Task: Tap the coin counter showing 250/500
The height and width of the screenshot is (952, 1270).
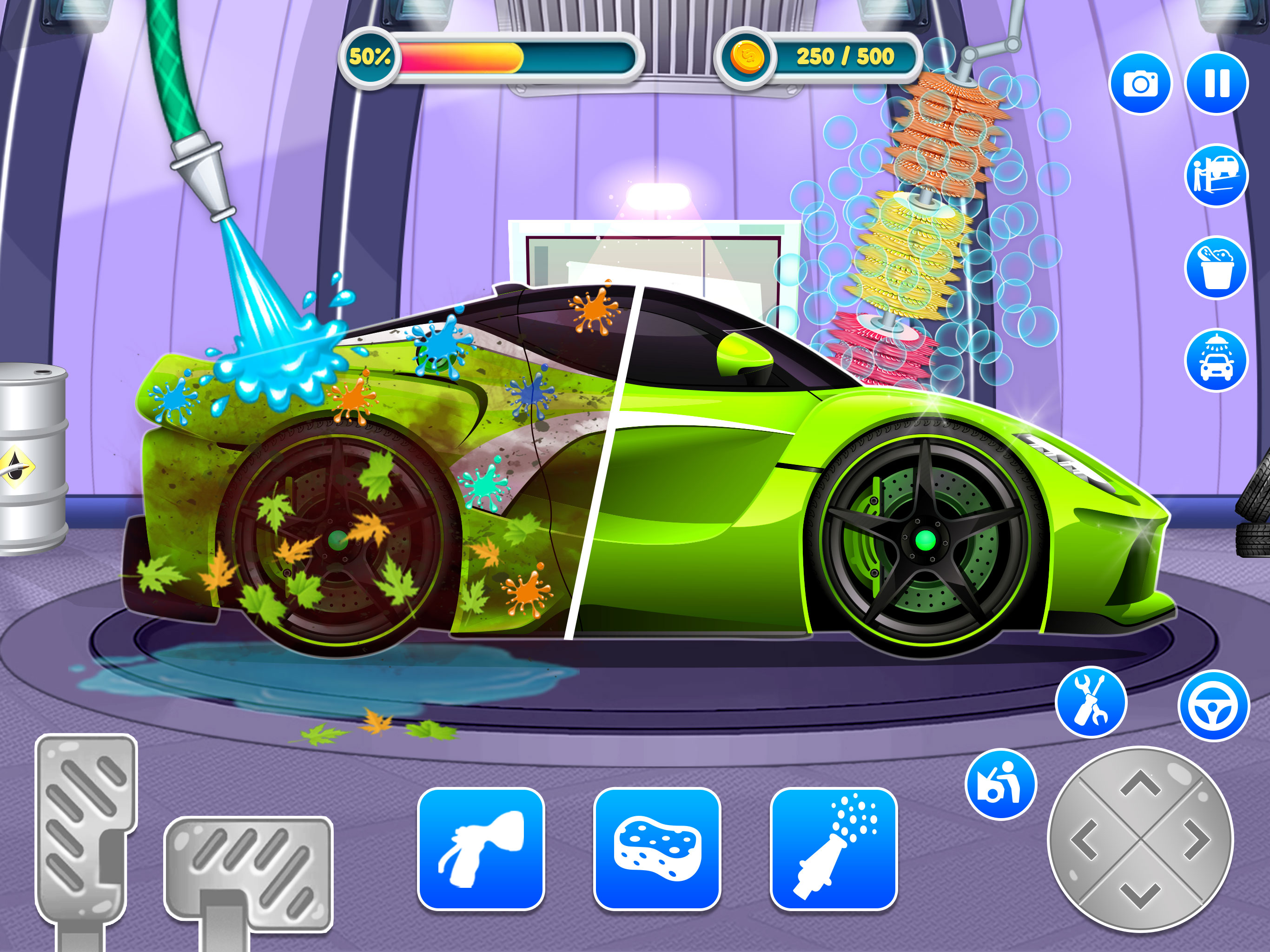Action: pos(818,56)
